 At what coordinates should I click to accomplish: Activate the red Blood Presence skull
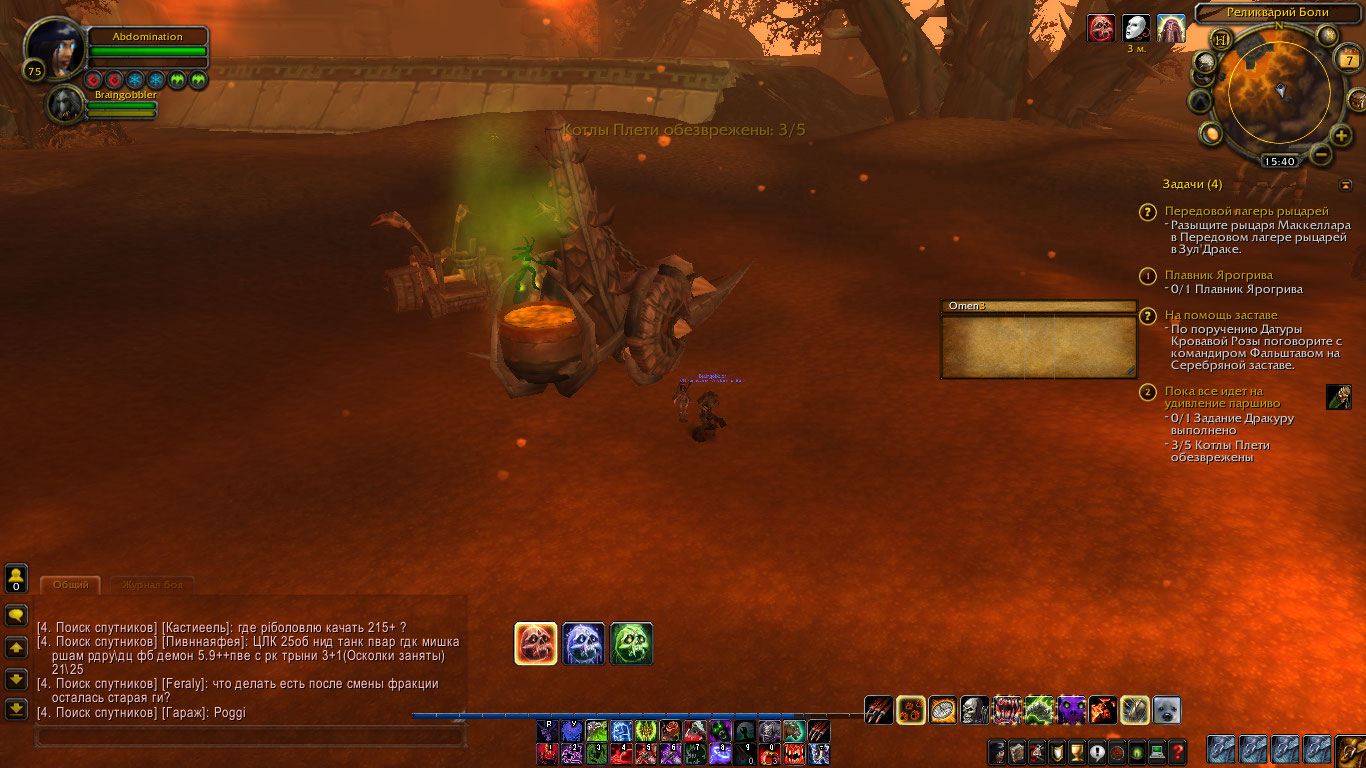[x=535, y=643]
